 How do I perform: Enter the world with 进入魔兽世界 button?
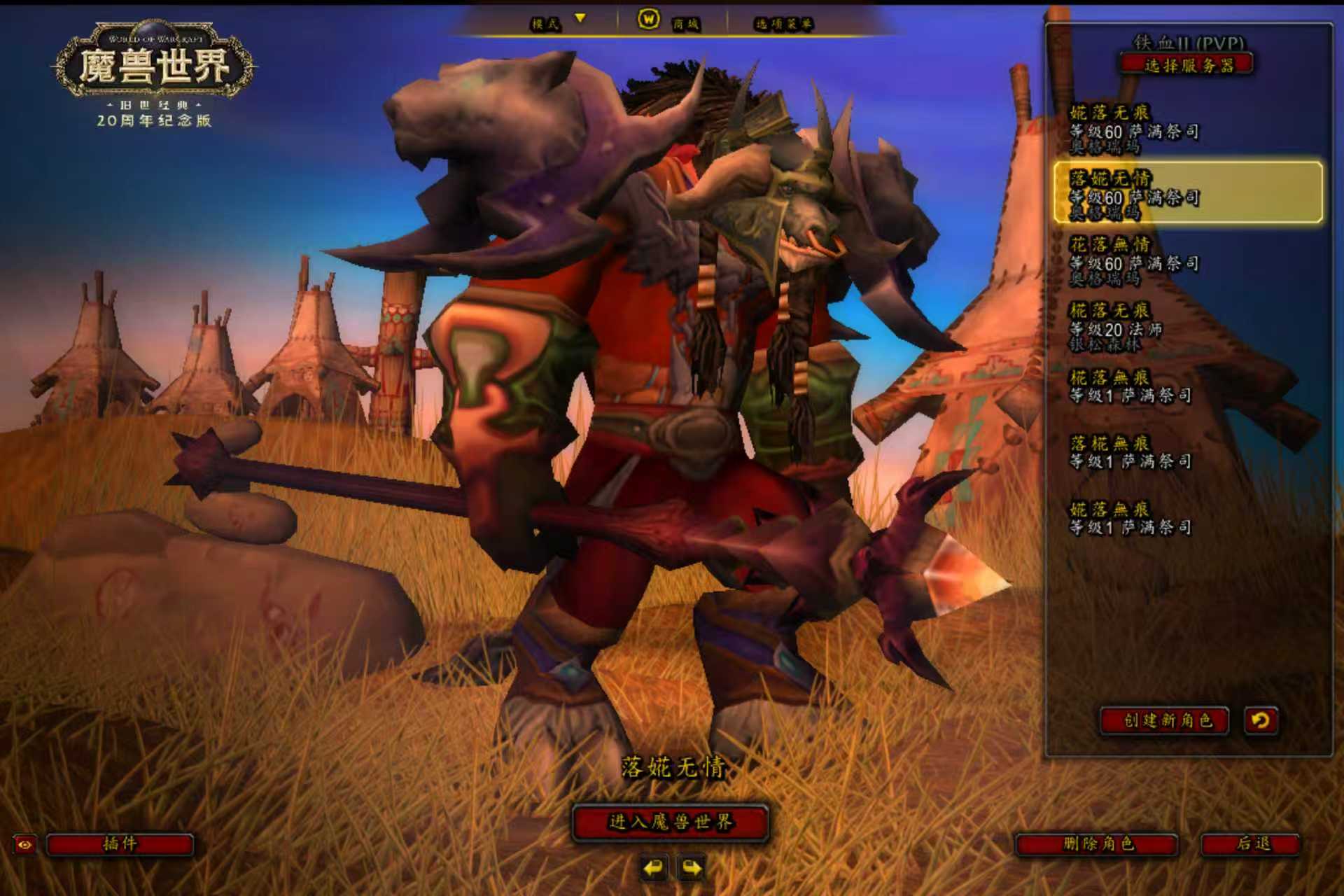tap(671, 822)
